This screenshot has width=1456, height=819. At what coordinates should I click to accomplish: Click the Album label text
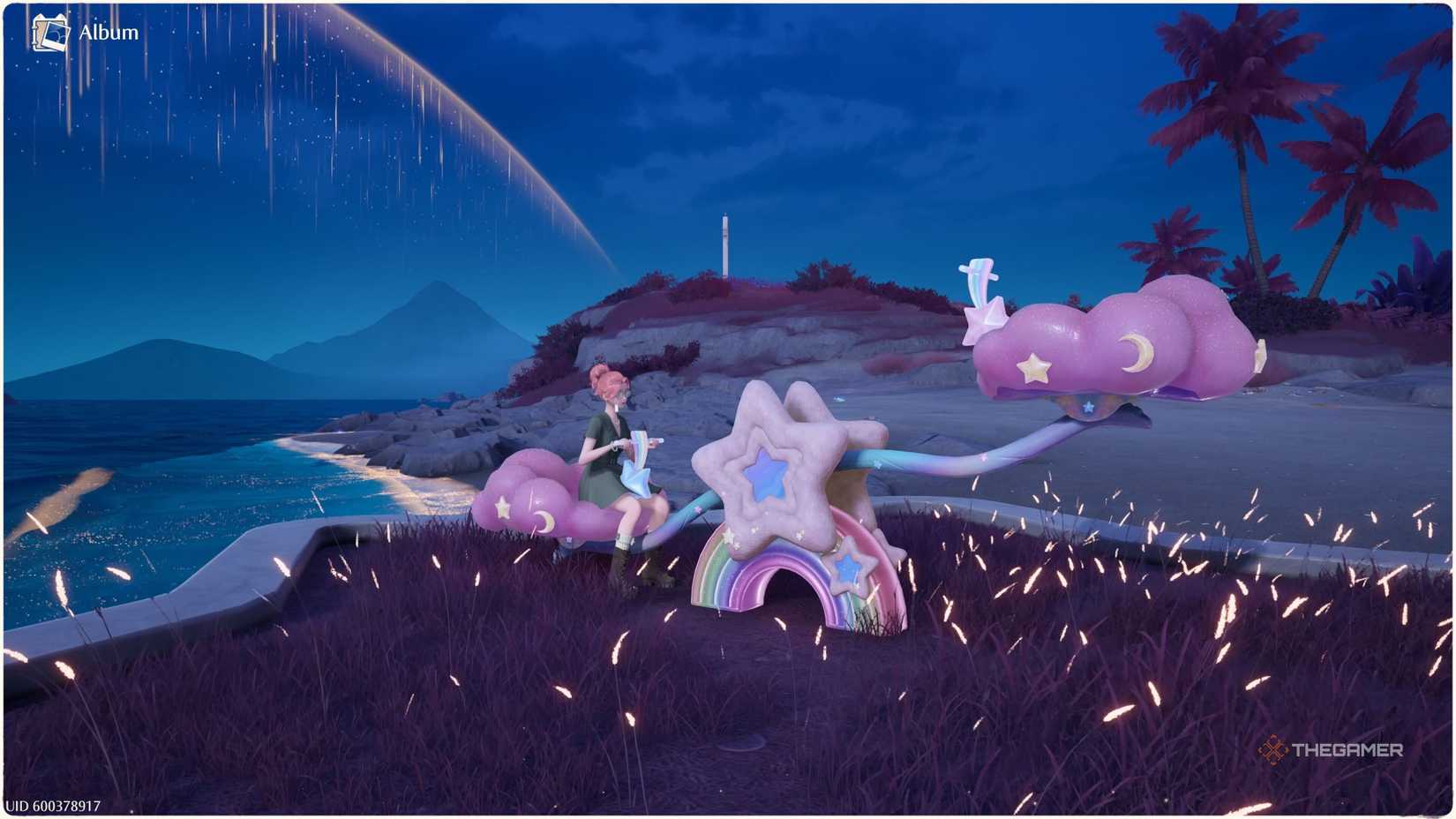pyautogui.click(x=109, y=32)
